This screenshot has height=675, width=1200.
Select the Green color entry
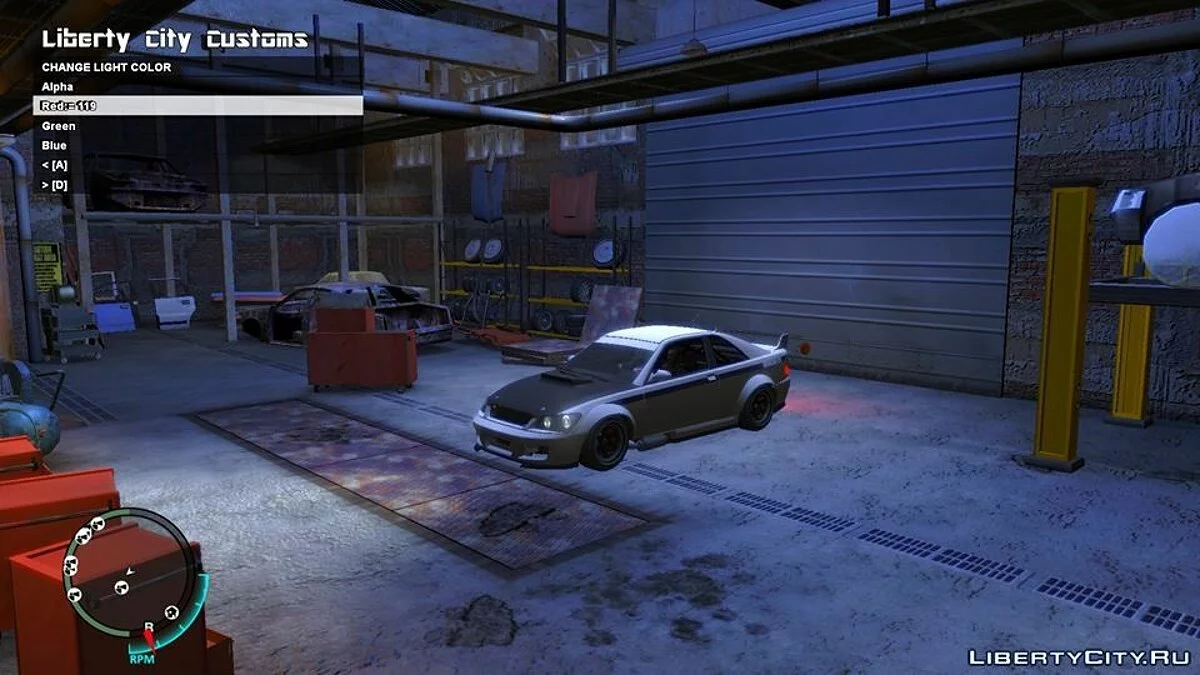pyautogui.click(x=58, y=126)
